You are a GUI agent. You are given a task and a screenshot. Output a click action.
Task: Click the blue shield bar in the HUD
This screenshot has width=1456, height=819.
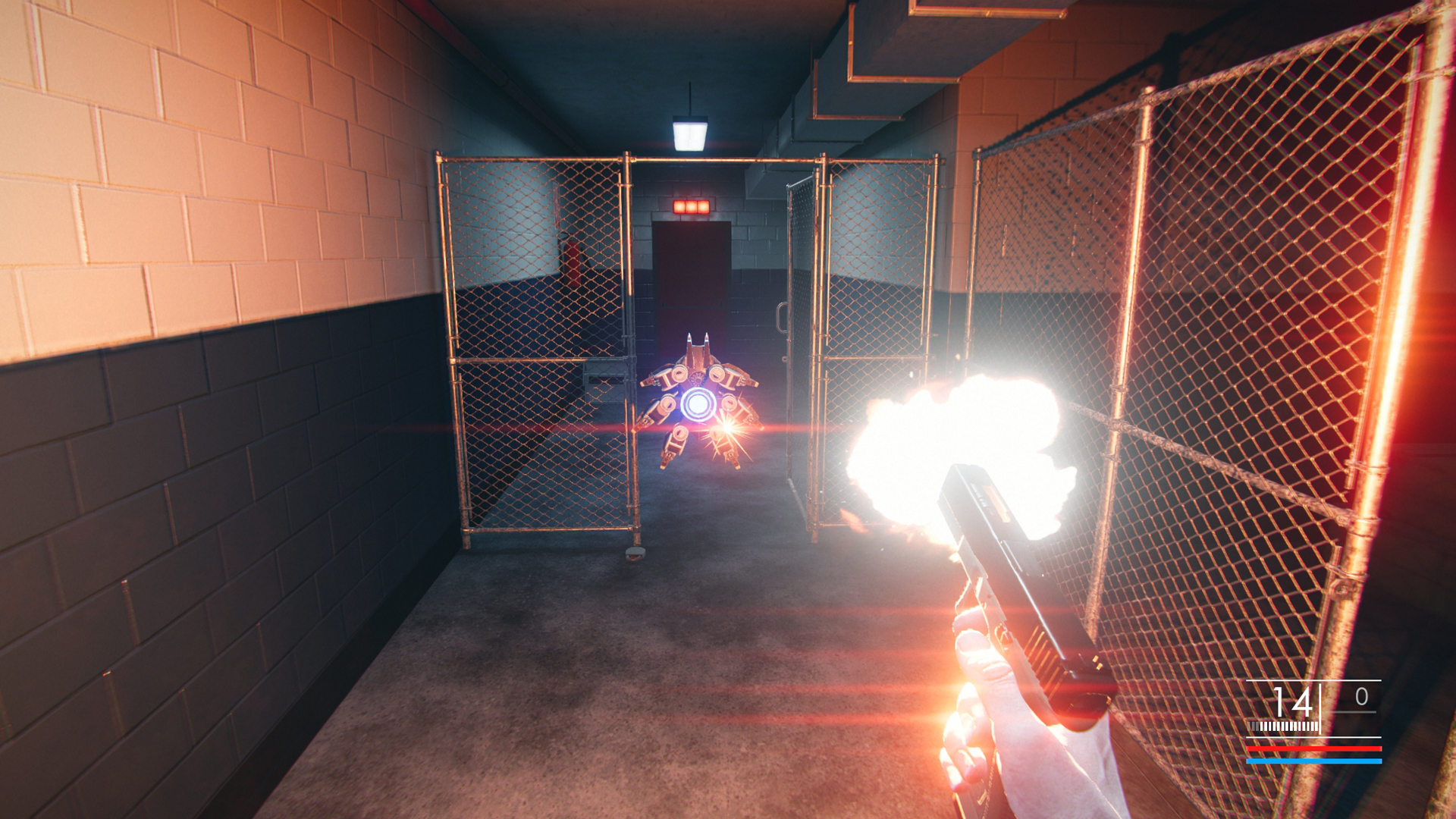click(1314, 761)
